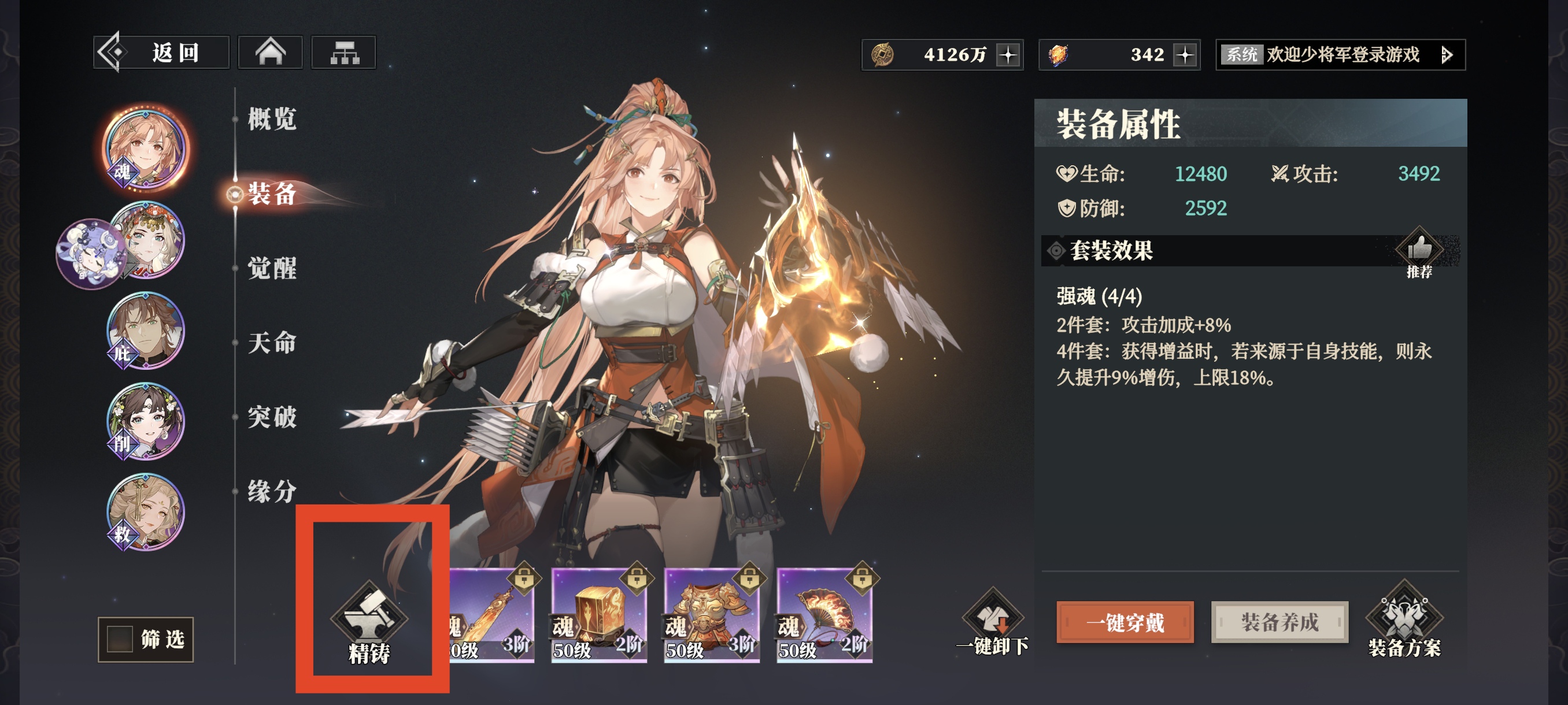Toggle the 筛选 filter checkbox
Screen dimensions: 1568x705
click(120, 639)
